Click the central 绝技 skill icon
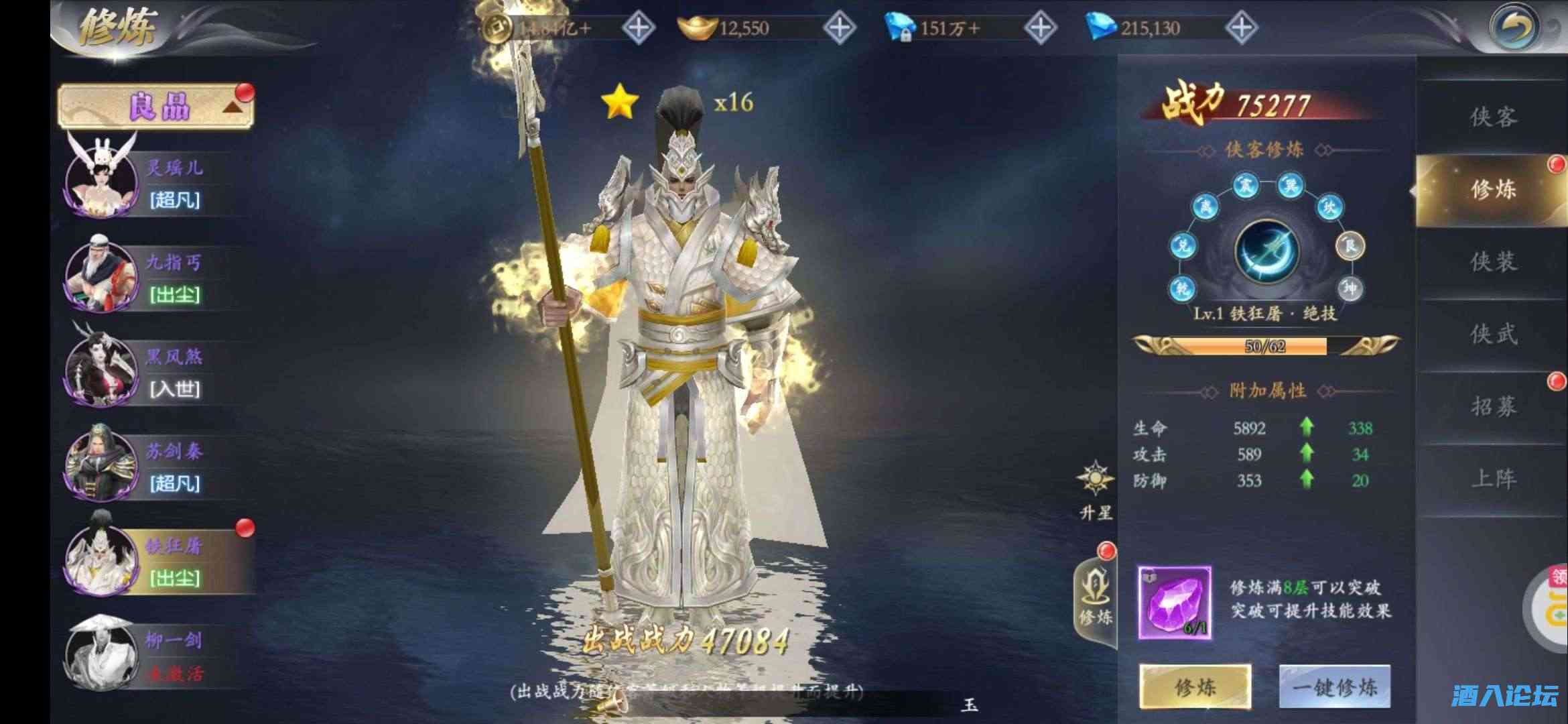Image resolution: width=1568 pixels, height=724 pixels. 1266,253
